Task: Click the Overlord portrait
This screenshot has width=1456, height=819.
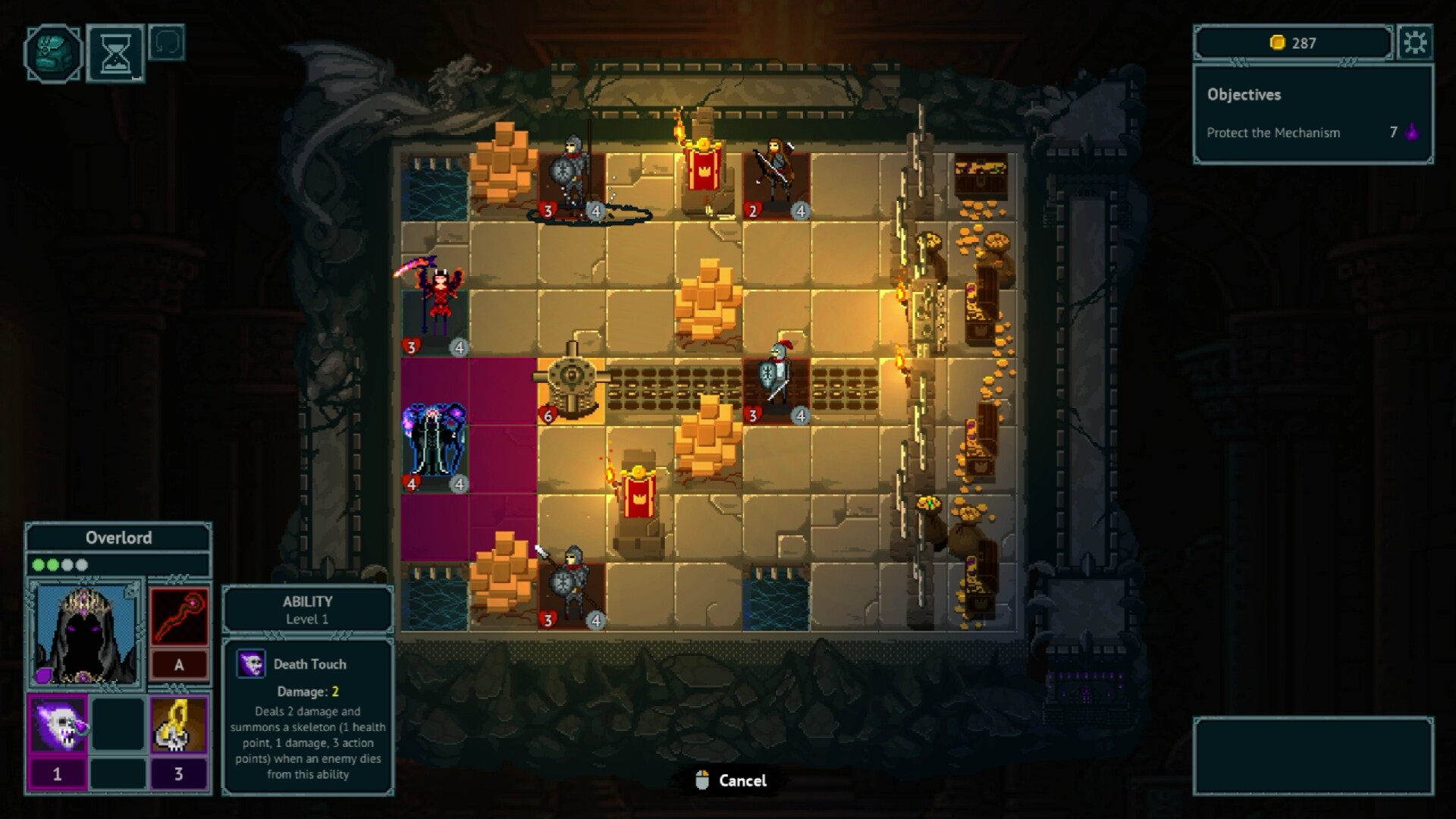Action: click(x=86, y=633)
